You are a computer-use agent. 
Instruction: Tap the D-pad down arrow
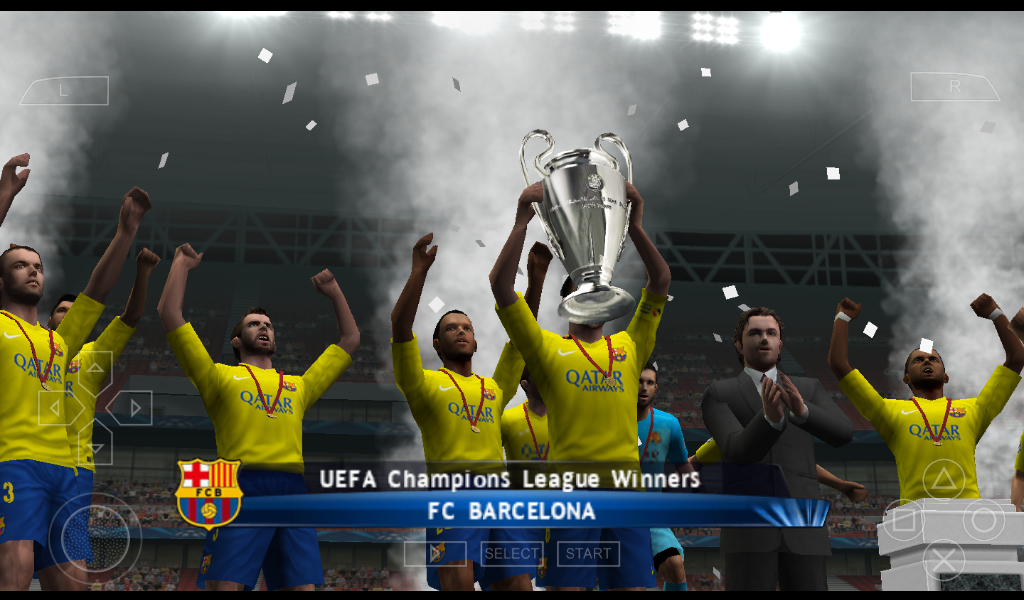(x=95, y=443)
